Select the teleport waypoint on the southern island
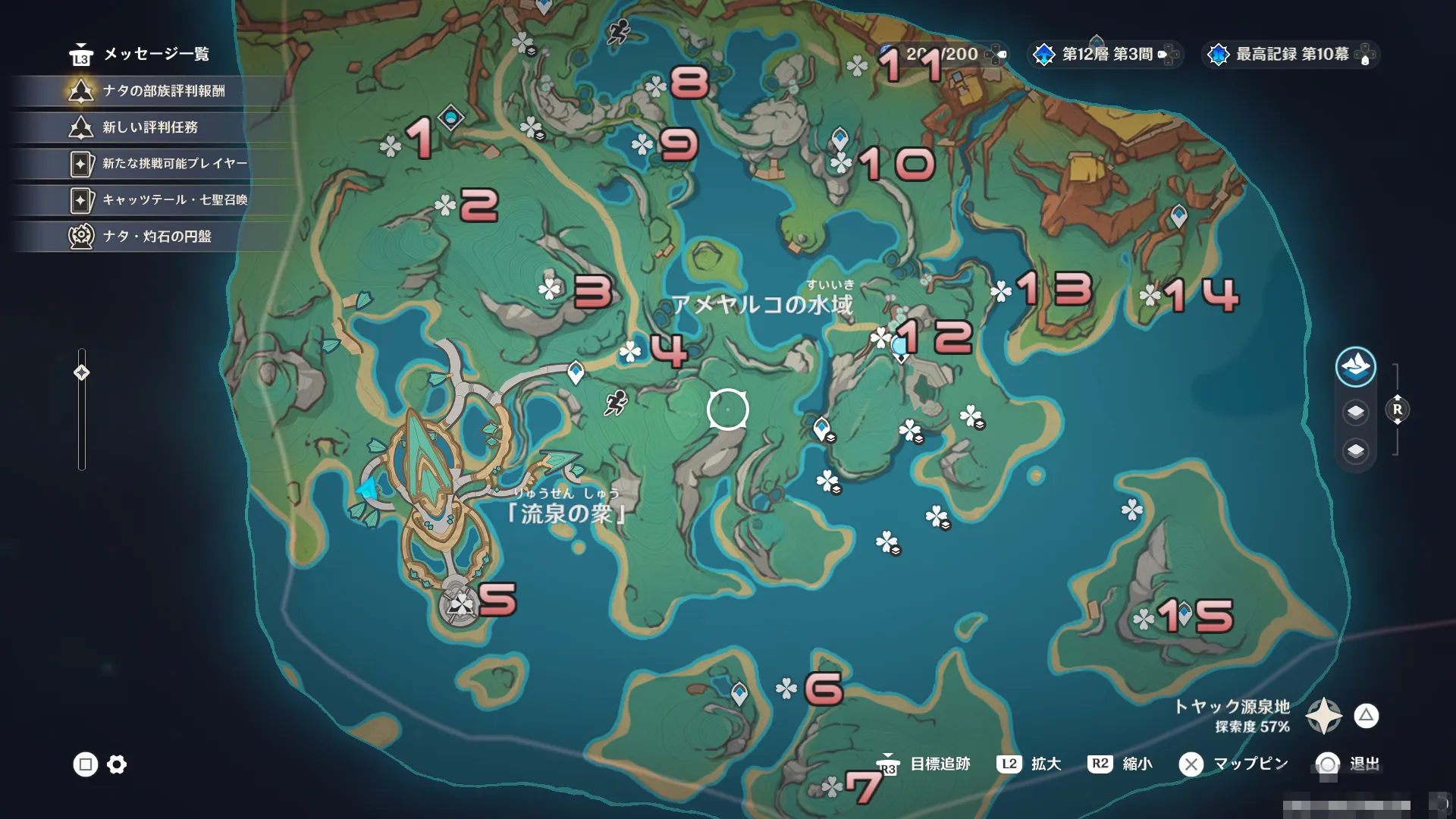This screenshot has height=819, width=1456. pos(739,692)
